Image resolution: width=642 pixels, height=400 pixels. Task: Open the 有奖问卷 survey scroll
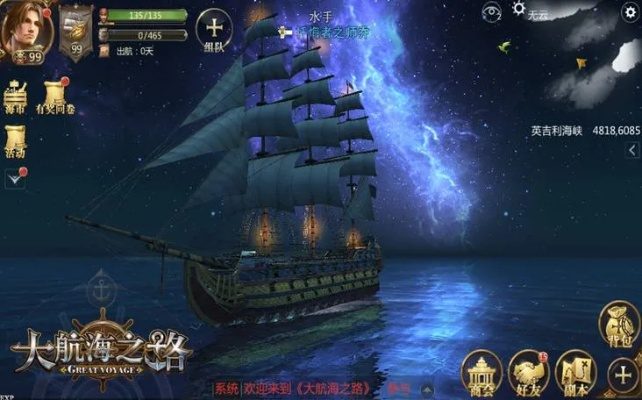[x=53, y=96]
